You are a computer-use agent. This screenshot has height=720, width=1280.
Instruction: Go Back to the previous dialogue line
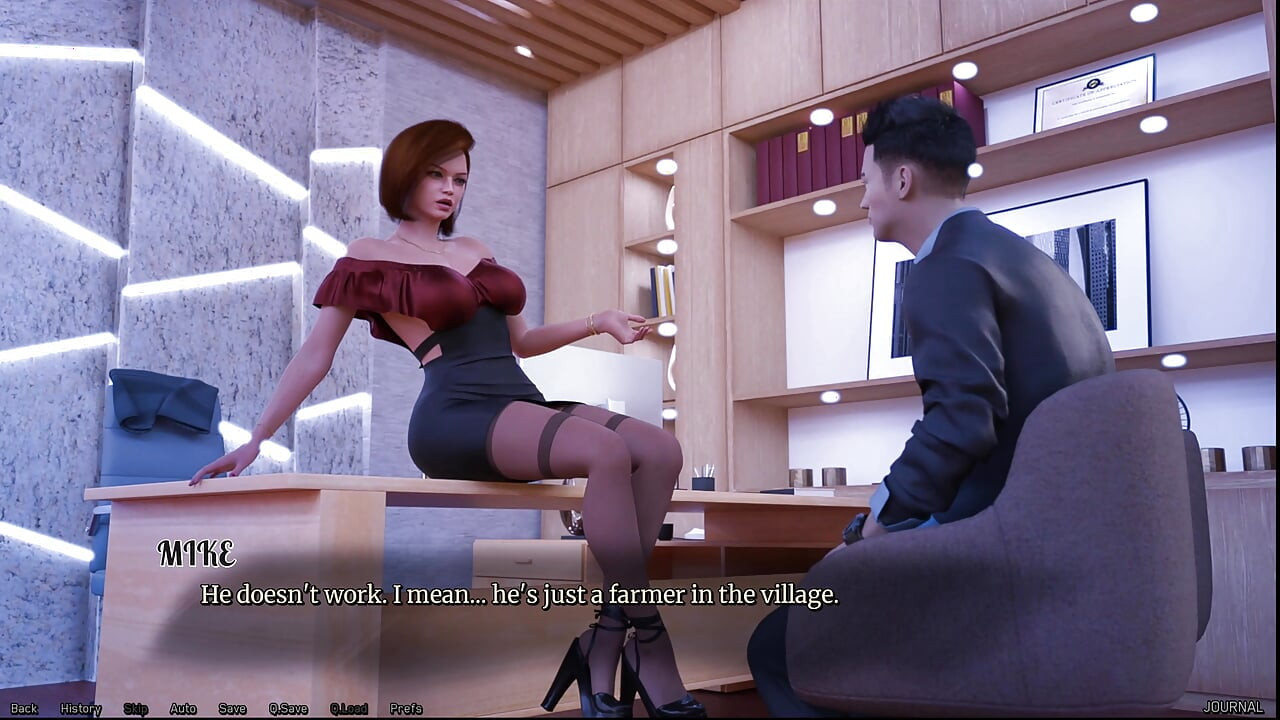click(x=24, y=708)
